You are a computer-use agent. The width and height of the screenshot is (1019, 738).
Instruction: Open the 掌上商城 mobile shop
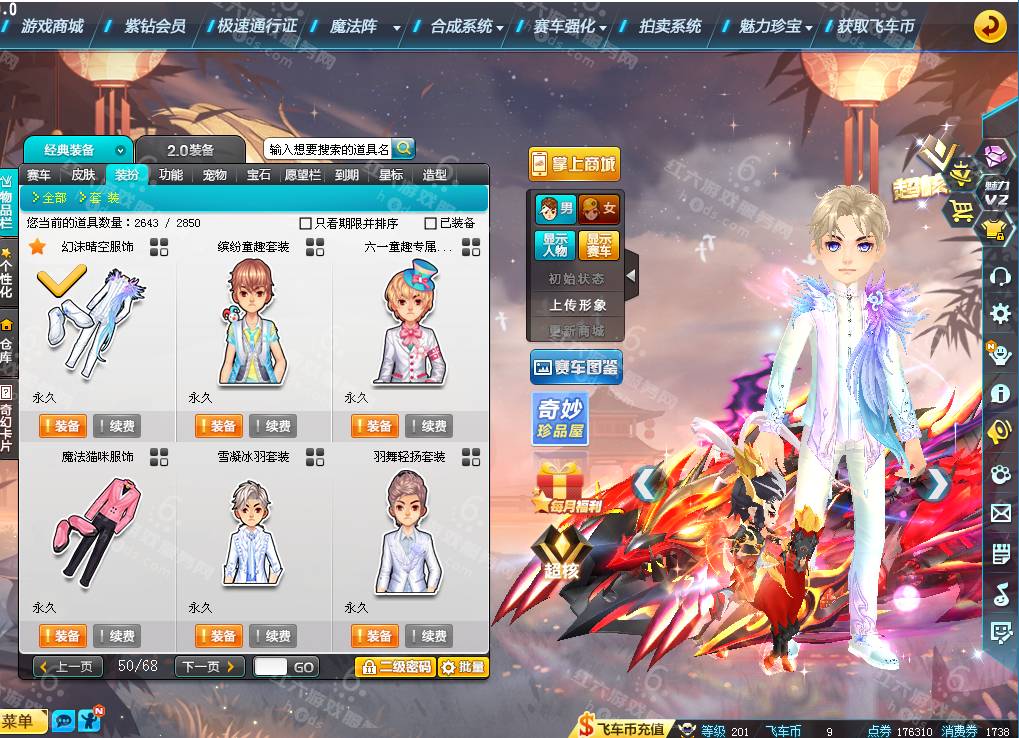574,164
